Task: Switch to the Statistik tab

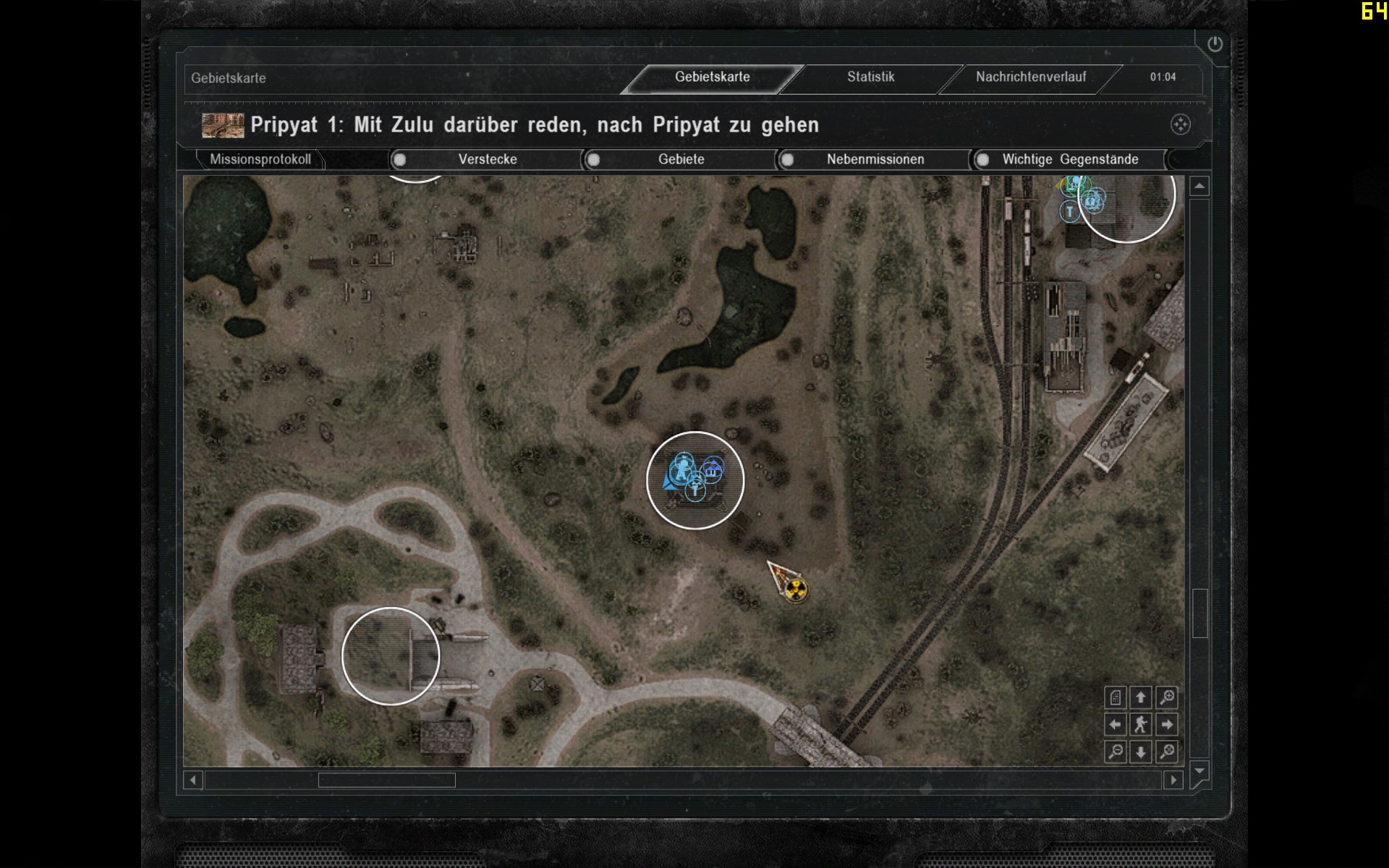Action: coord(870,77)
